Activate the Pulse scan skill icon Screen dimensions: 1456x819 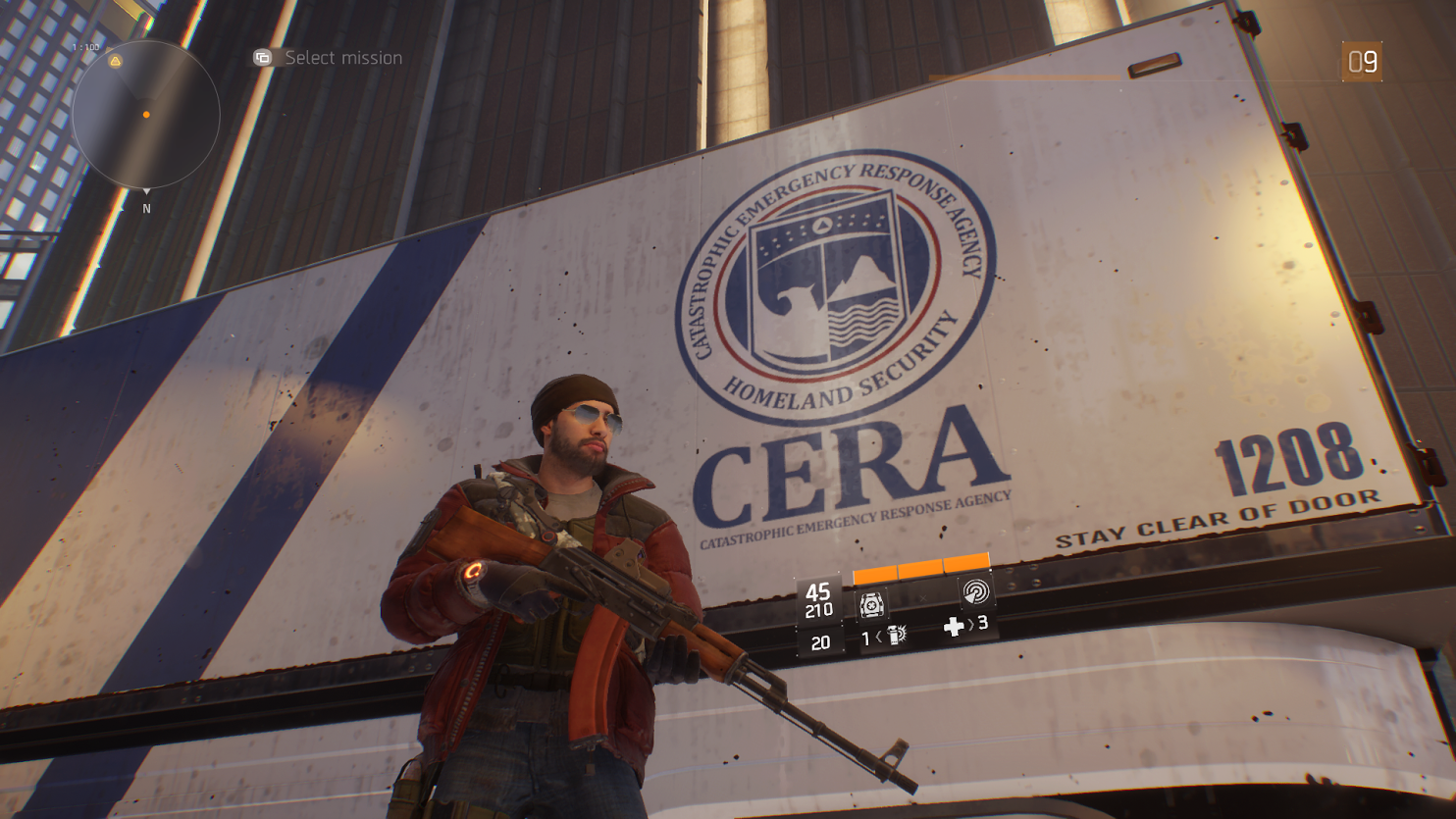click(x=975, y=592)
